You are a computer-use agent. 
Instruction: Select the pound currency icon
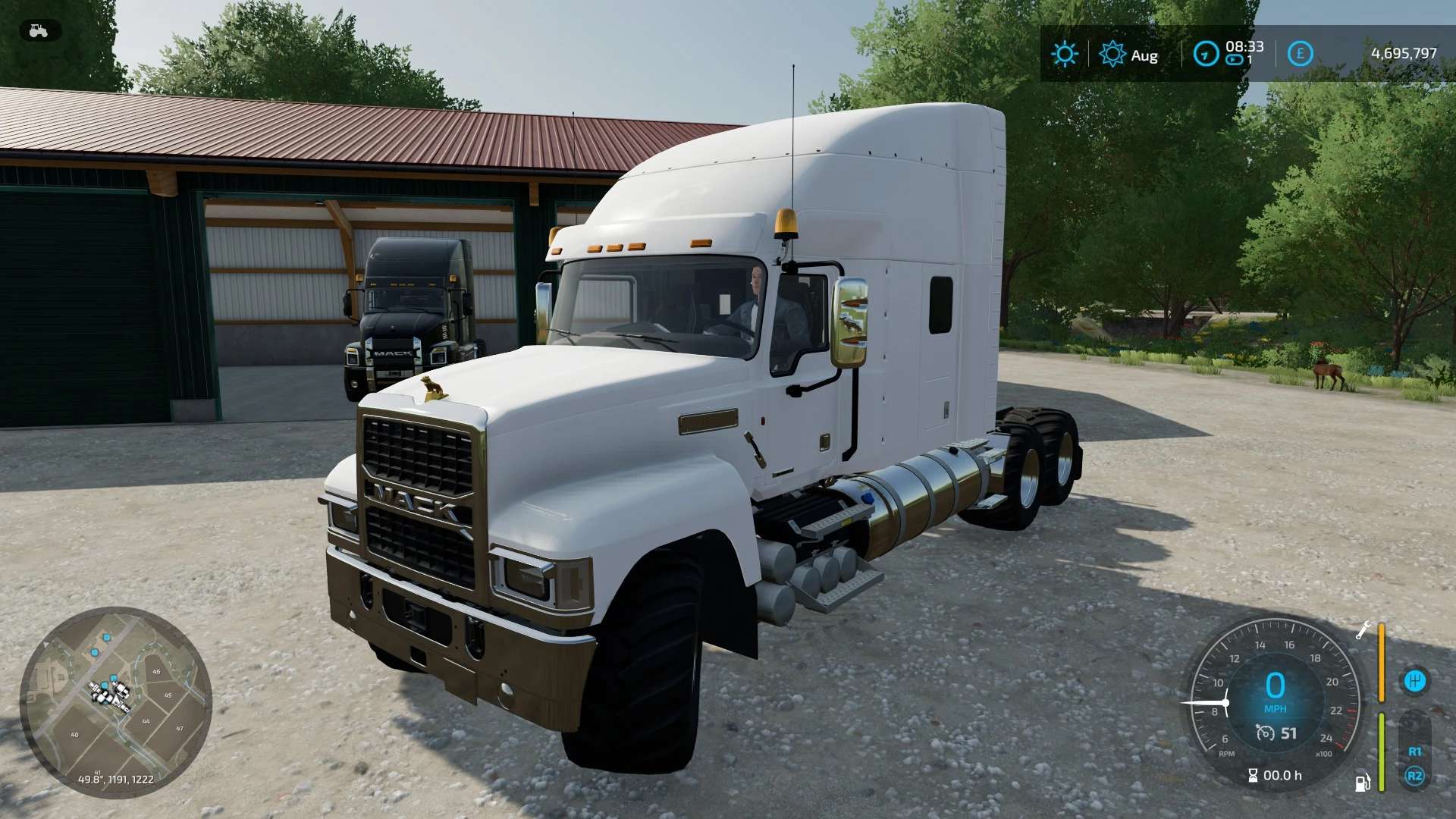coord(1300,54)
